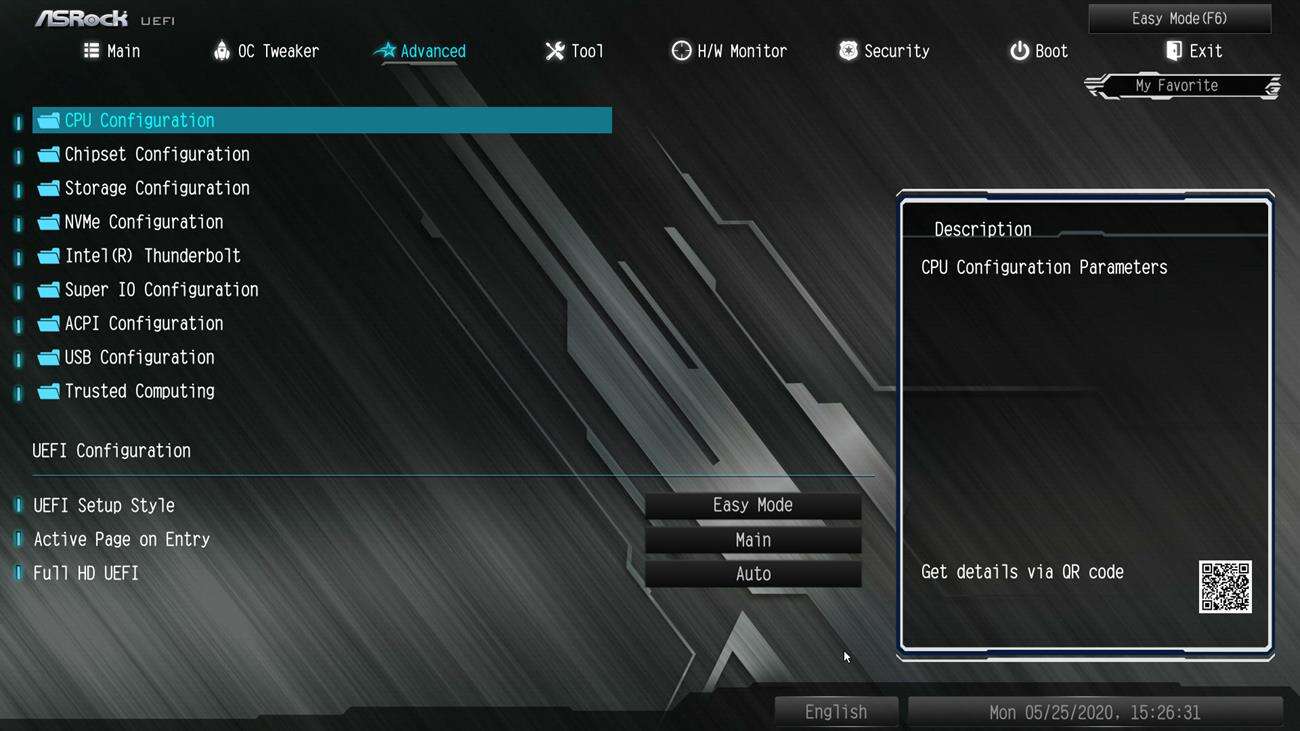Open the Trusted Computing settings
1300x731 pixels.
click(139, 391)
